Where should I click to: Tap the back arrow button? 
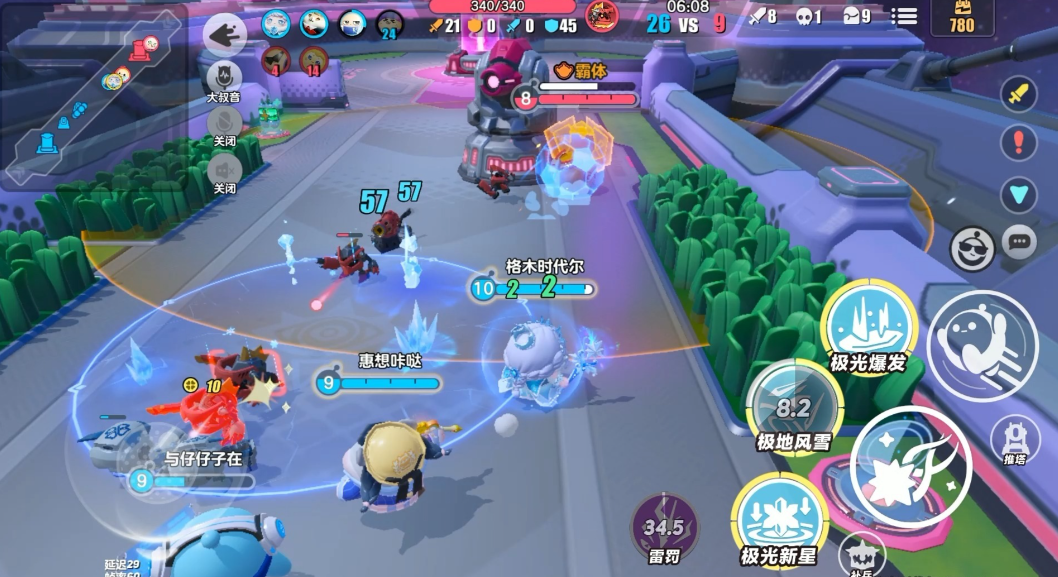[225, 36]
